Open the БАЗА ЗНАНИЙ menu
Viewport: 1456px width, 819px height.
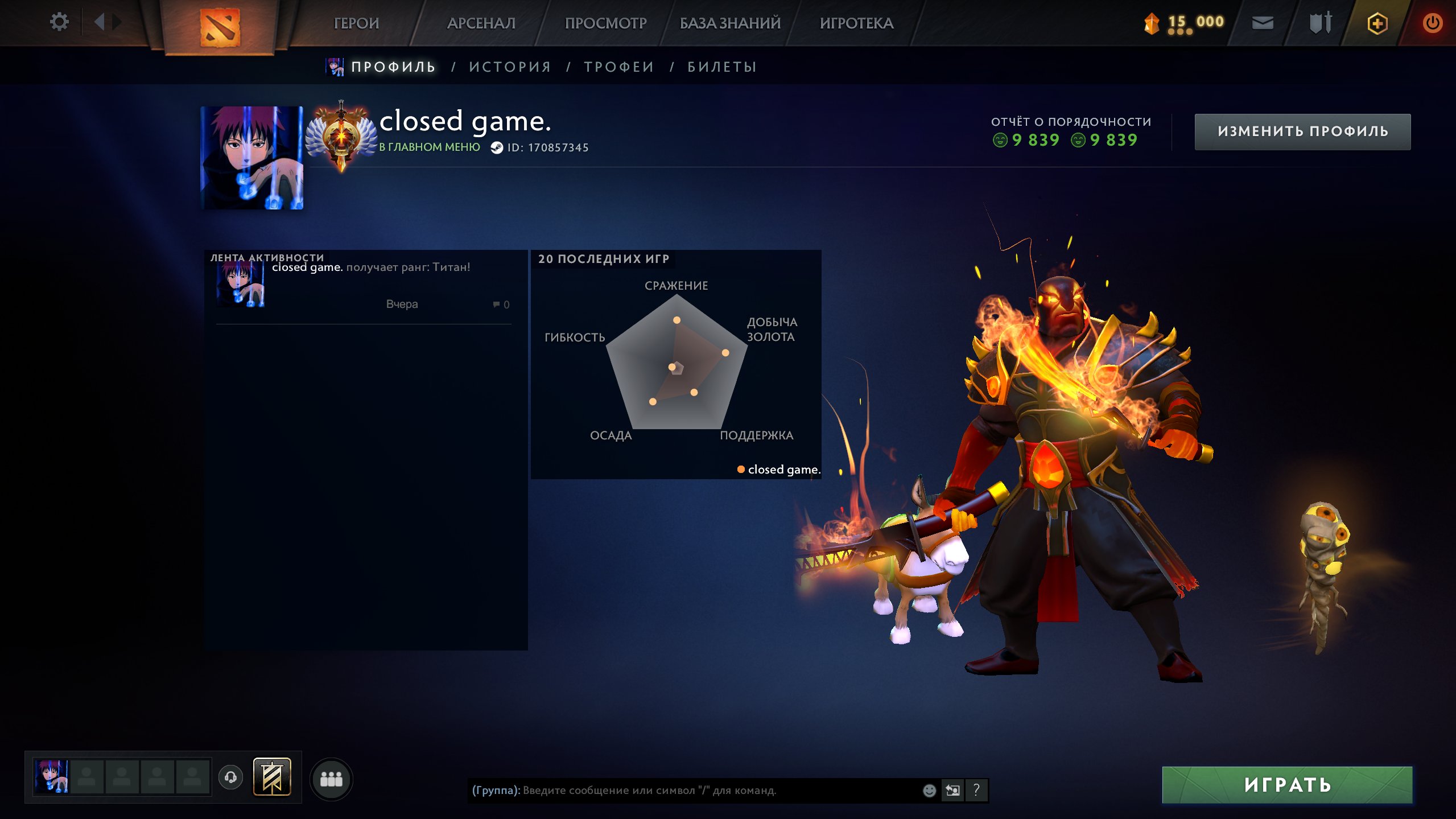pyautogui.click(x=730, y=23)
